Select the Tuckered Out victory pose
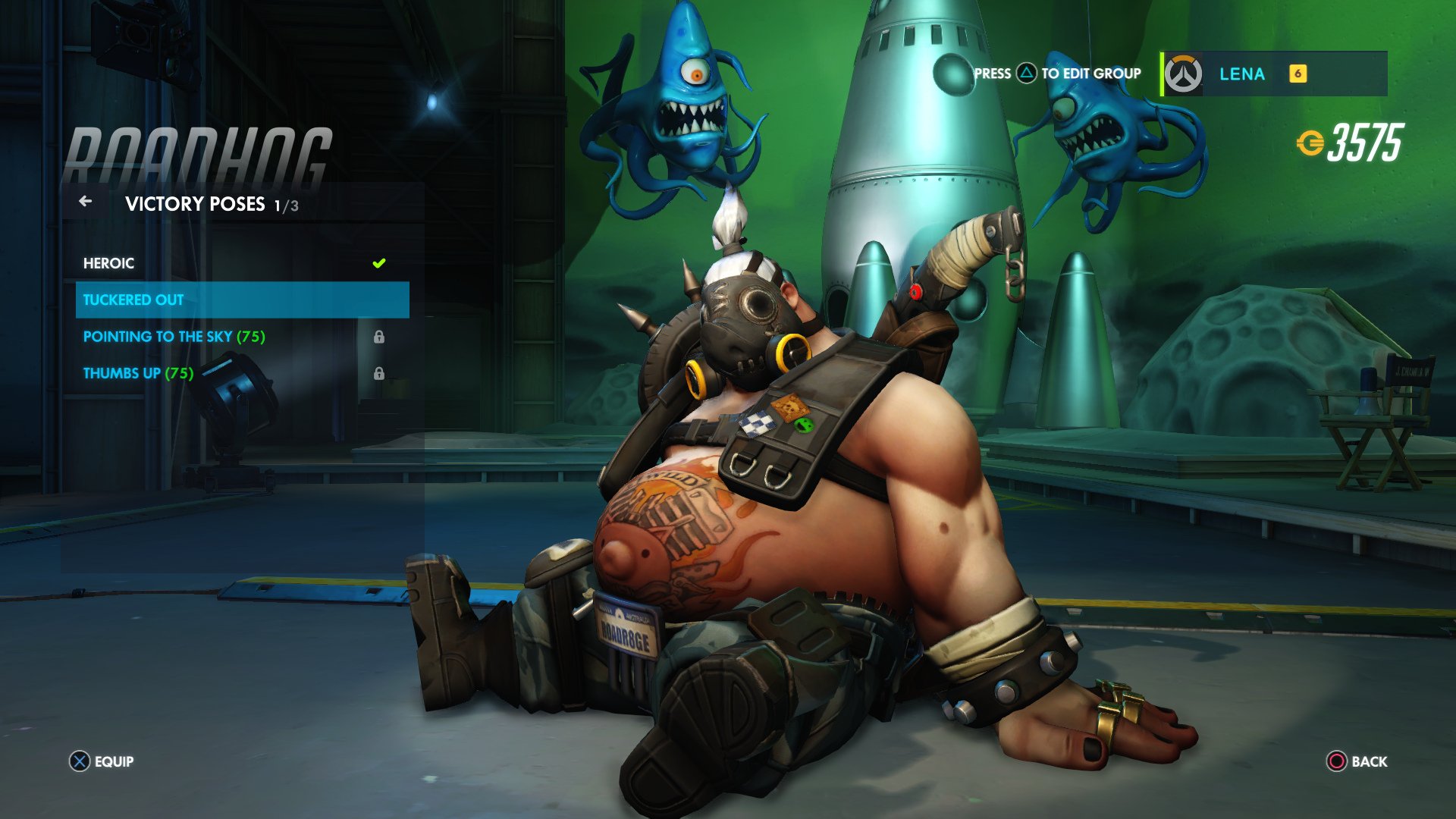 (x=133, y=300)
